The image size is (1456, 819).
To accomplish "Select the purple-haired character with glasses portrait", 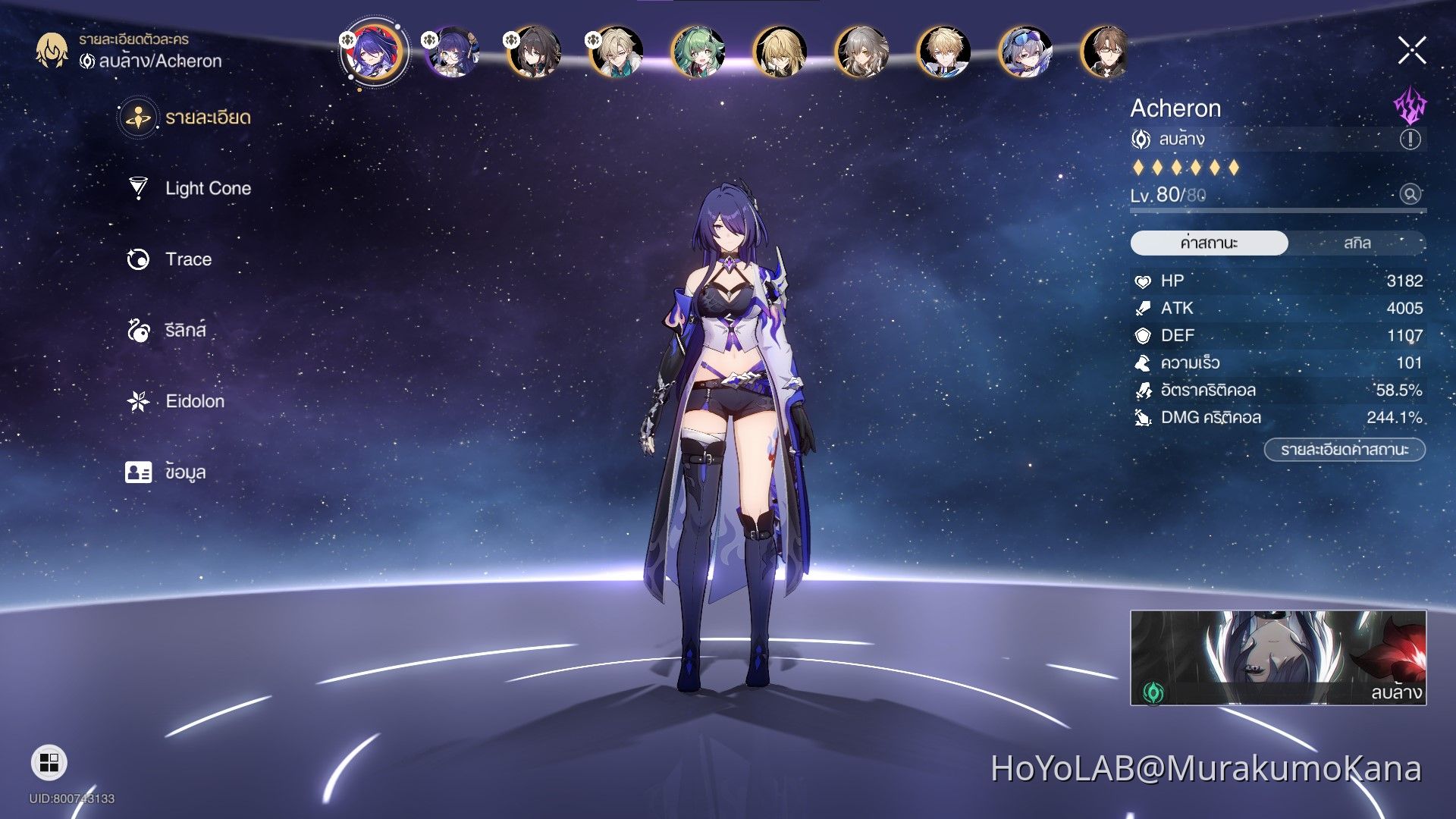I will [453, 52].
